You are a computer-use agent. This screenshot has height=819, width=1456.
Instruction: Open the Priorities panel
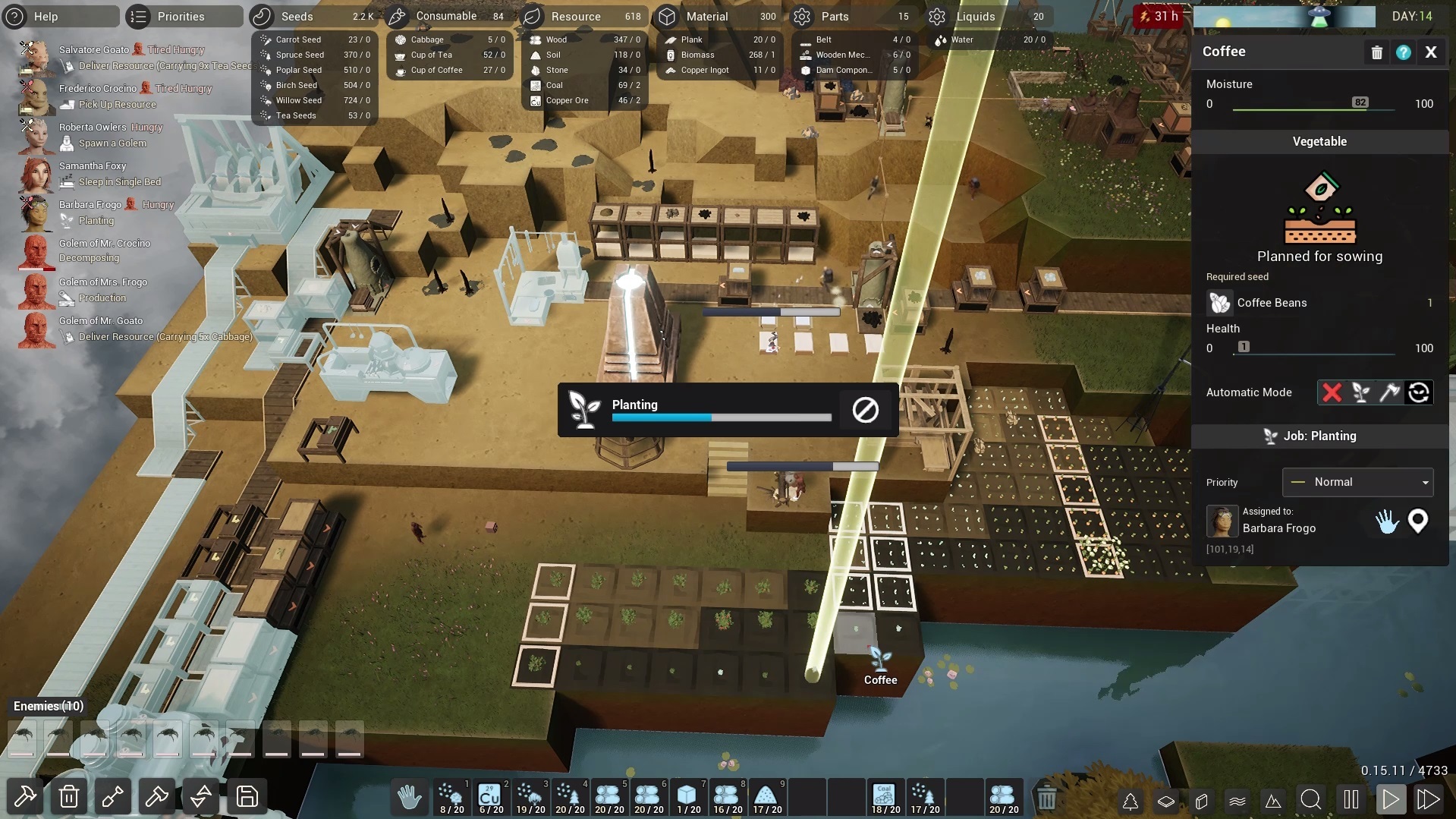(x=181, y=16)
